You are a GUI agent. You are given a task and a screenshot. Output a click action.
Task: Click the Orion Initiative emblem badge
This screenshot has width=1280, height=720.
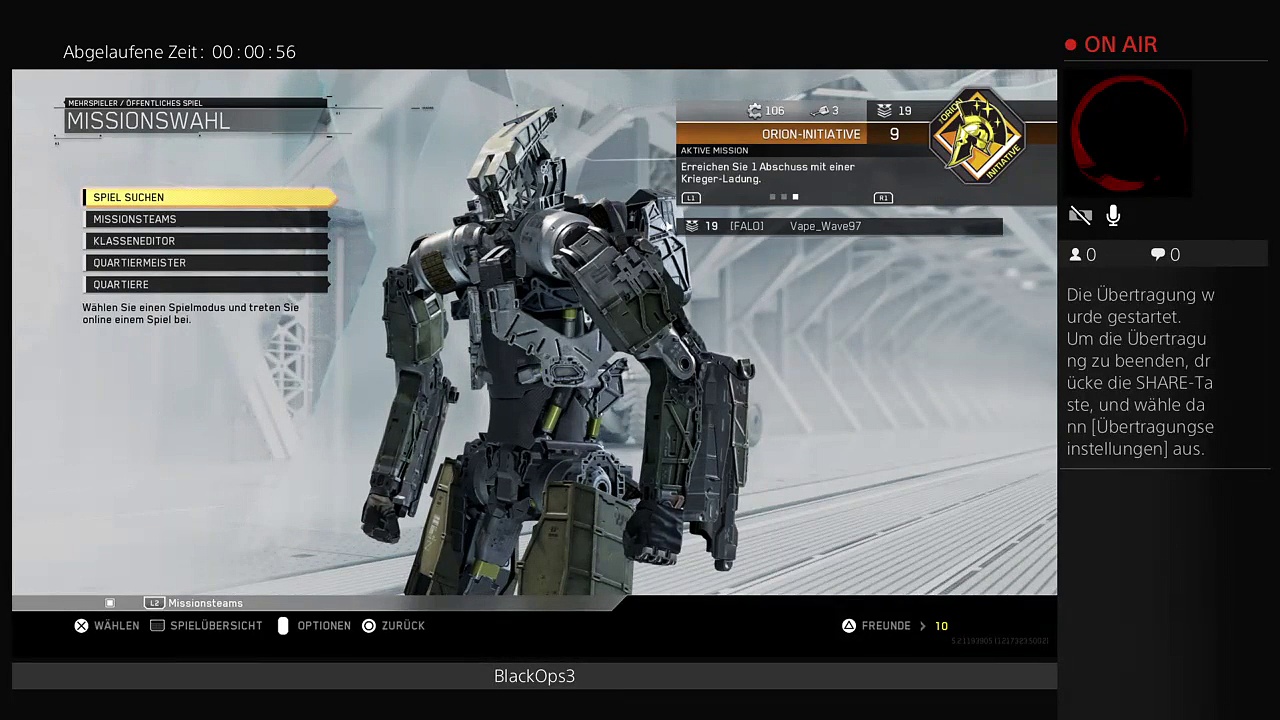(977, 137)
